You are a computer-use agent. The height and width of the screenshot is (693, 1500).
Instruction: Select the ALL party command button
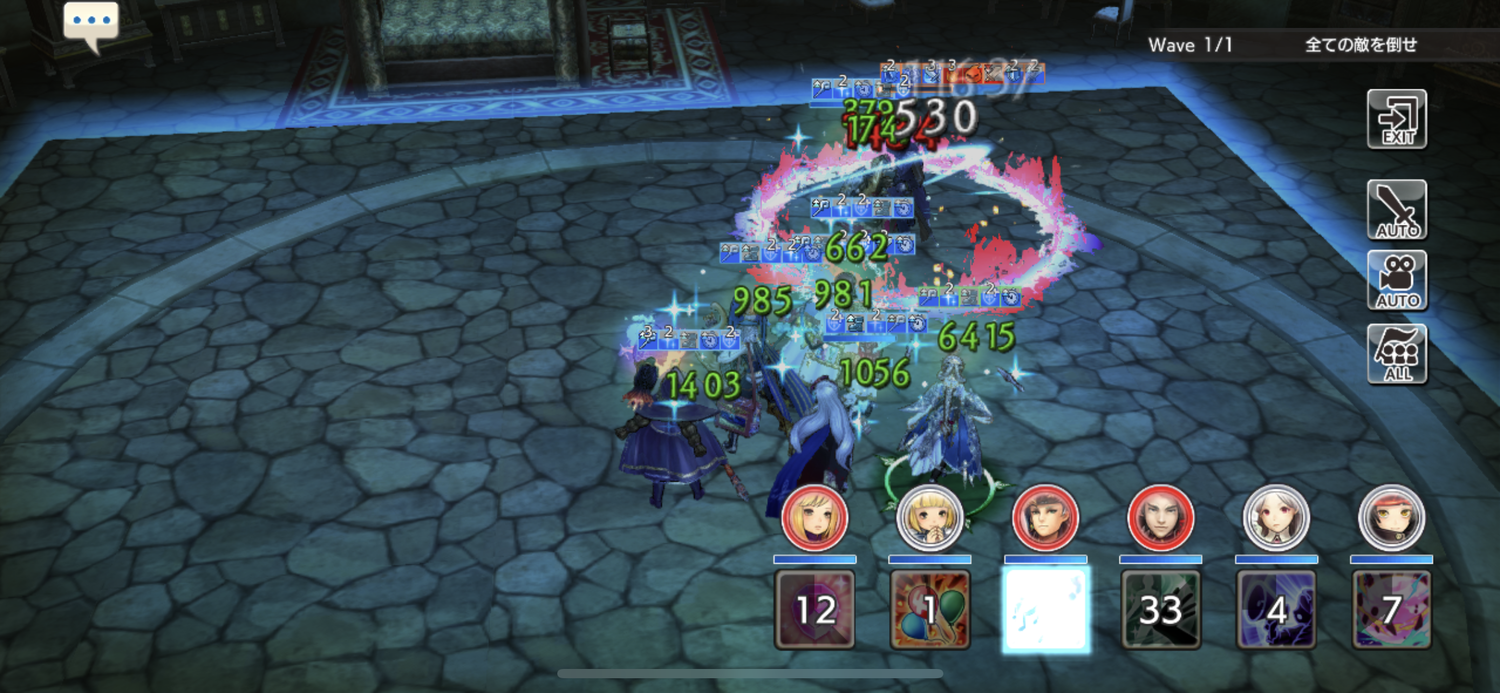pos(1397,353)
